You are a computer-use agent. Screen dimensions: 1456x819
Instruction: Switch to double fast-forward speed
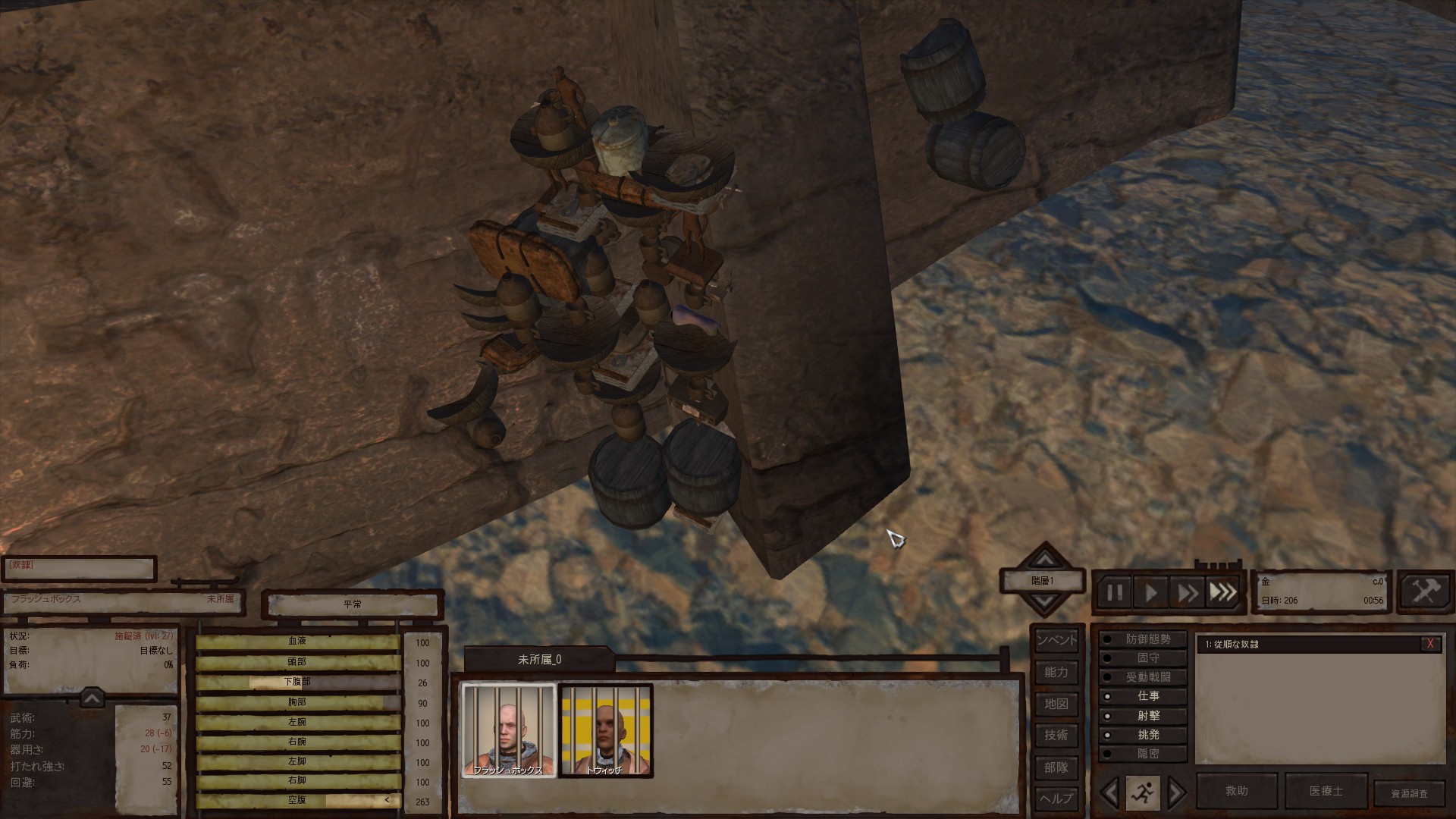1187,592
